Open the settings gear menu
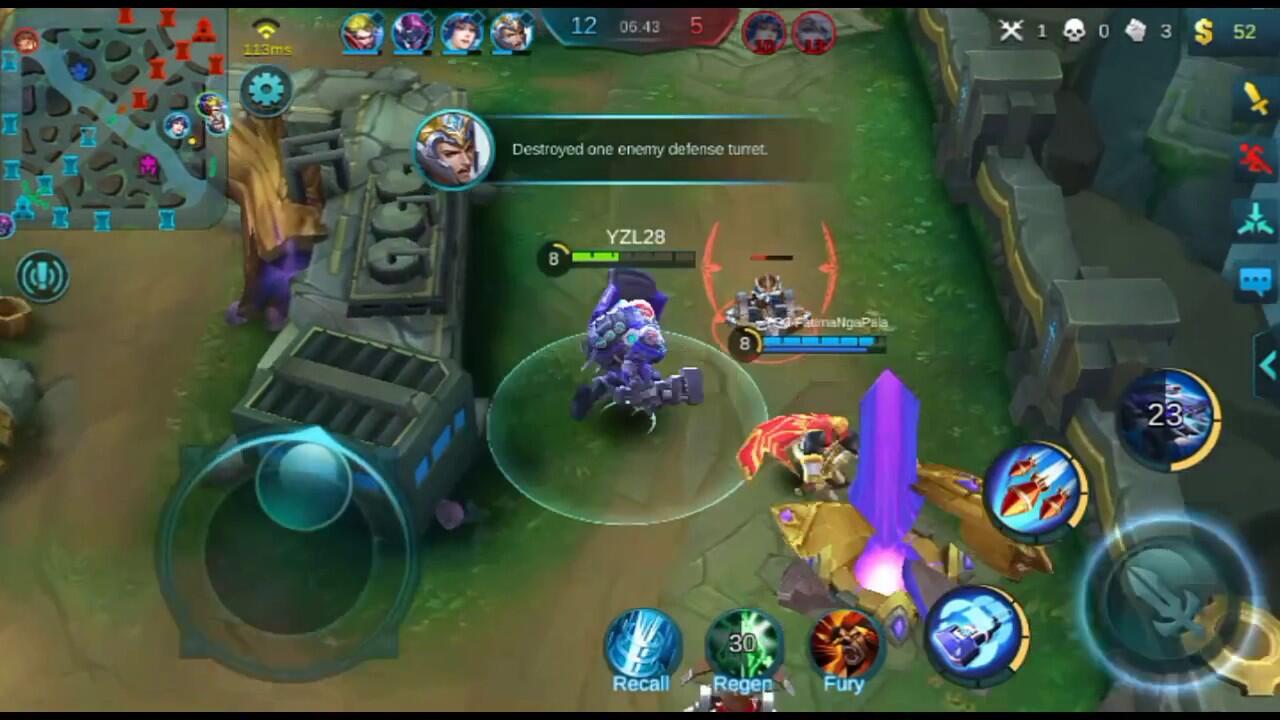This screenshot has height=720, width=1280. (266, 91)
